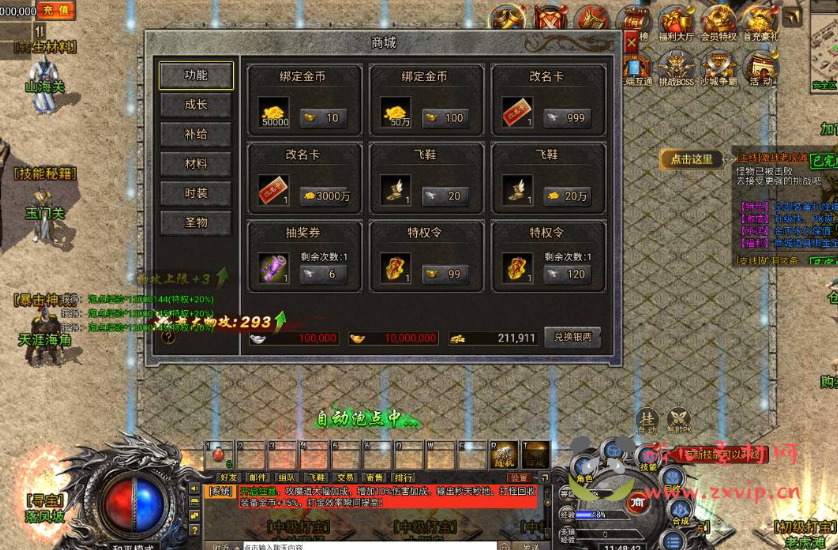838x550 pixels.
Task: Purchase the 改名卡 priced at 999
Action: point(567,118)
